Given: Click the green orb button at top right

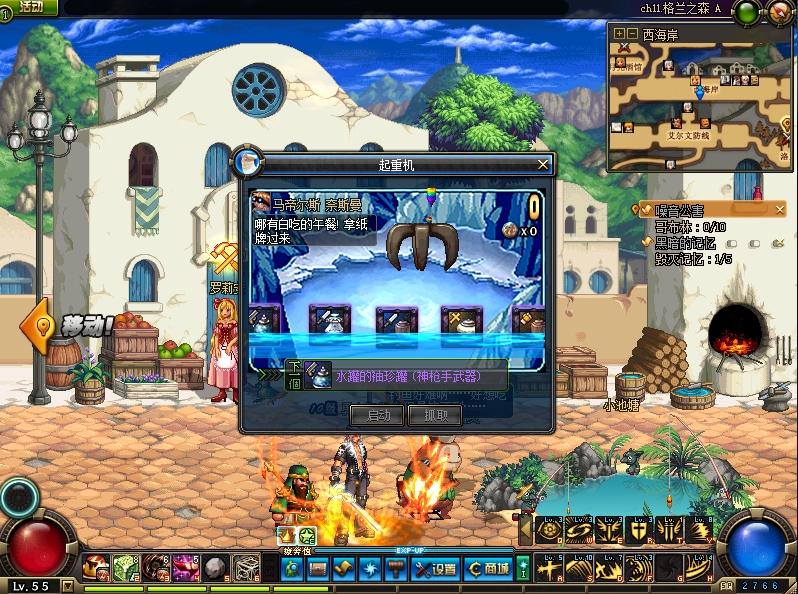Looking at the screenshot, I should 747,13.
